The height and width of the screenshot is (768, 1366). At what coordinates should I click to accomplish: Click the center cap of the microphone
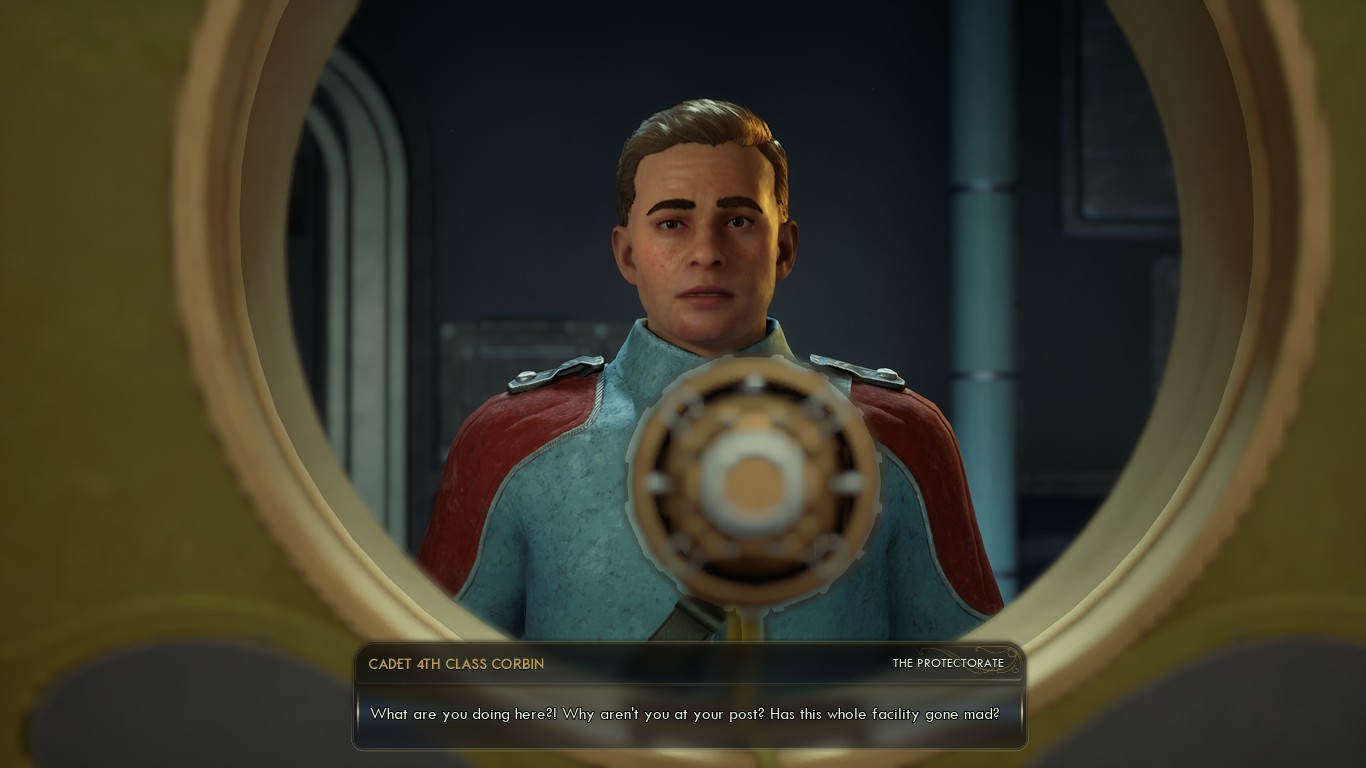[x=755, y=480]
